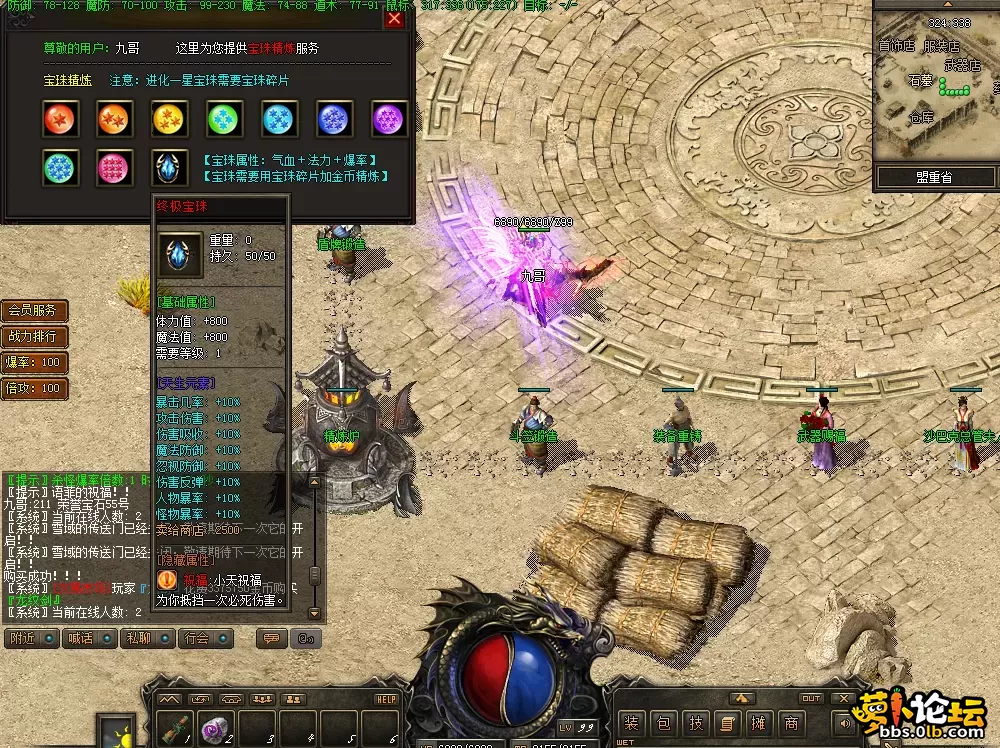Open the 包 bag inventory
1000x748 pixels.
pyautogui.click(x=663, y=723)
